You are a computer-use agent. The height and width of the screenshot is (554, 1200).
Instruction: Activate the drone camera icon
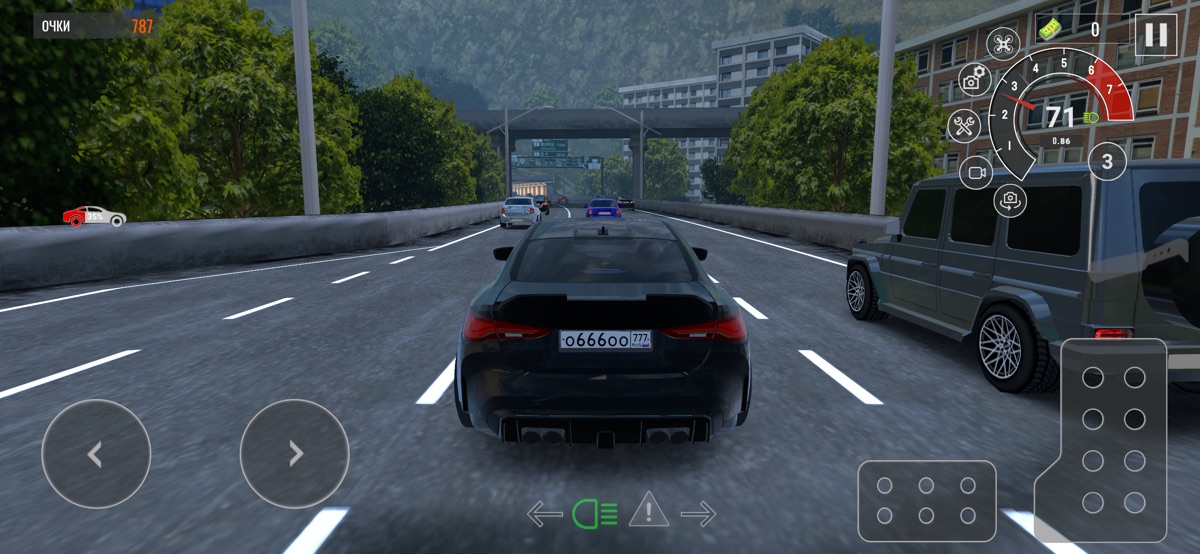(1003, 44)
